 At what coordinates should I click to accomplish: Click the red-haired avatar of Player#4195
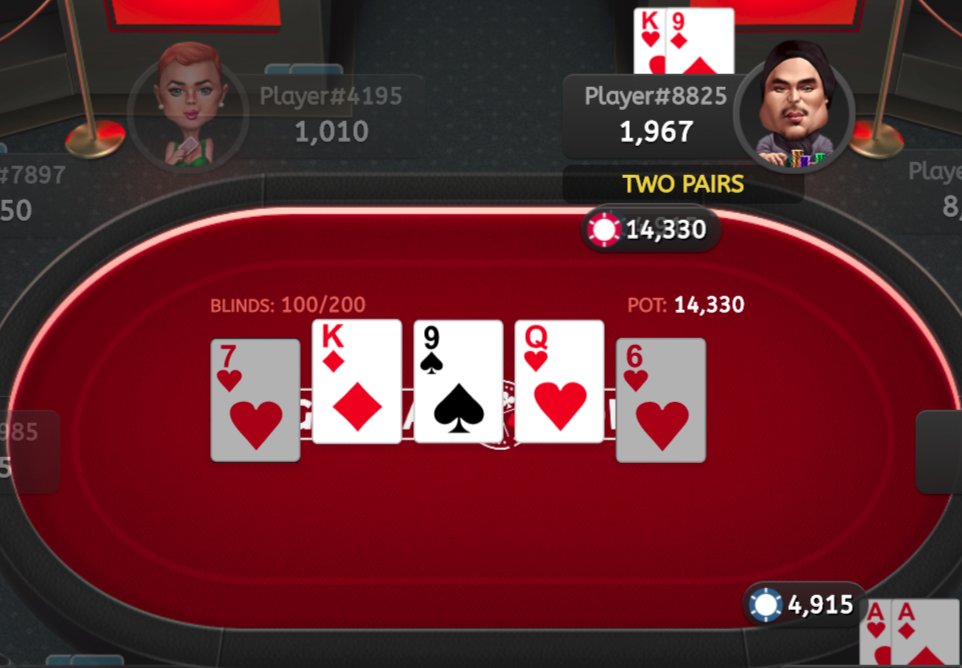click(x=187, y=105)
